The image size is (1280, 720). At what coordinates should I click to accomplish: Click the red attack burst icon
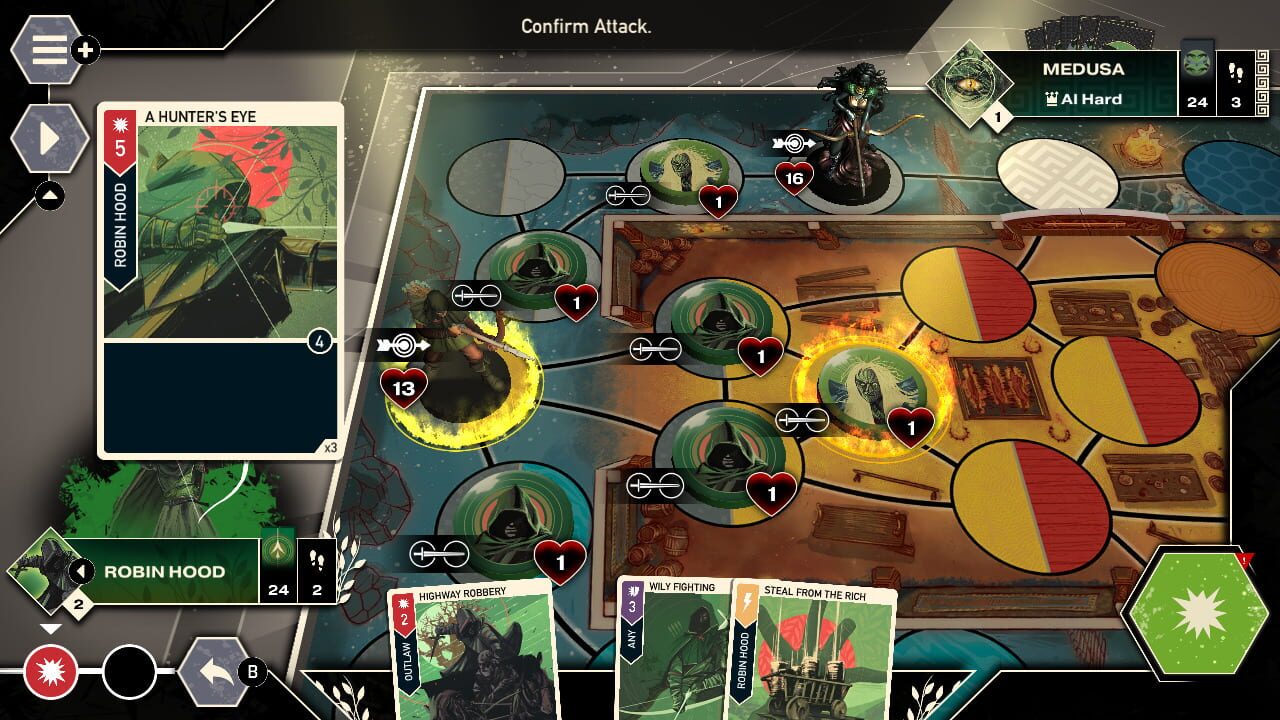click(52, 669)
